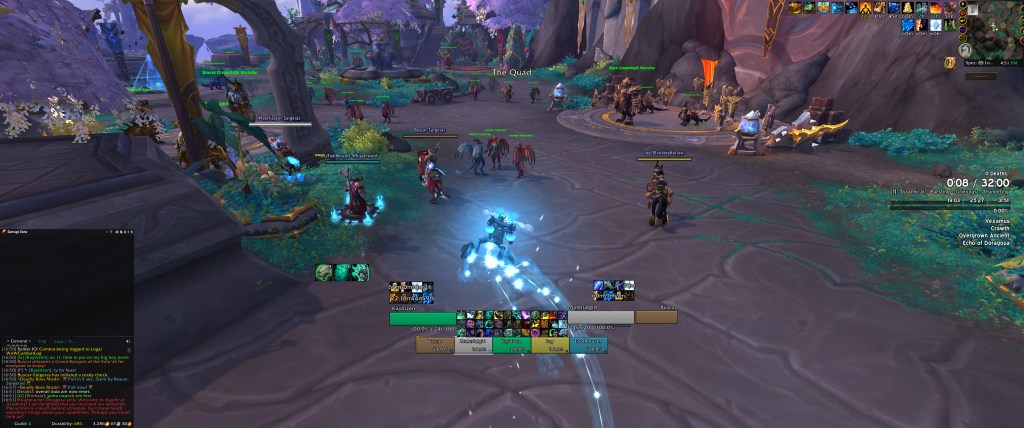Select the yellow party member frame
1024x428 pixels.
coord(550,345)
